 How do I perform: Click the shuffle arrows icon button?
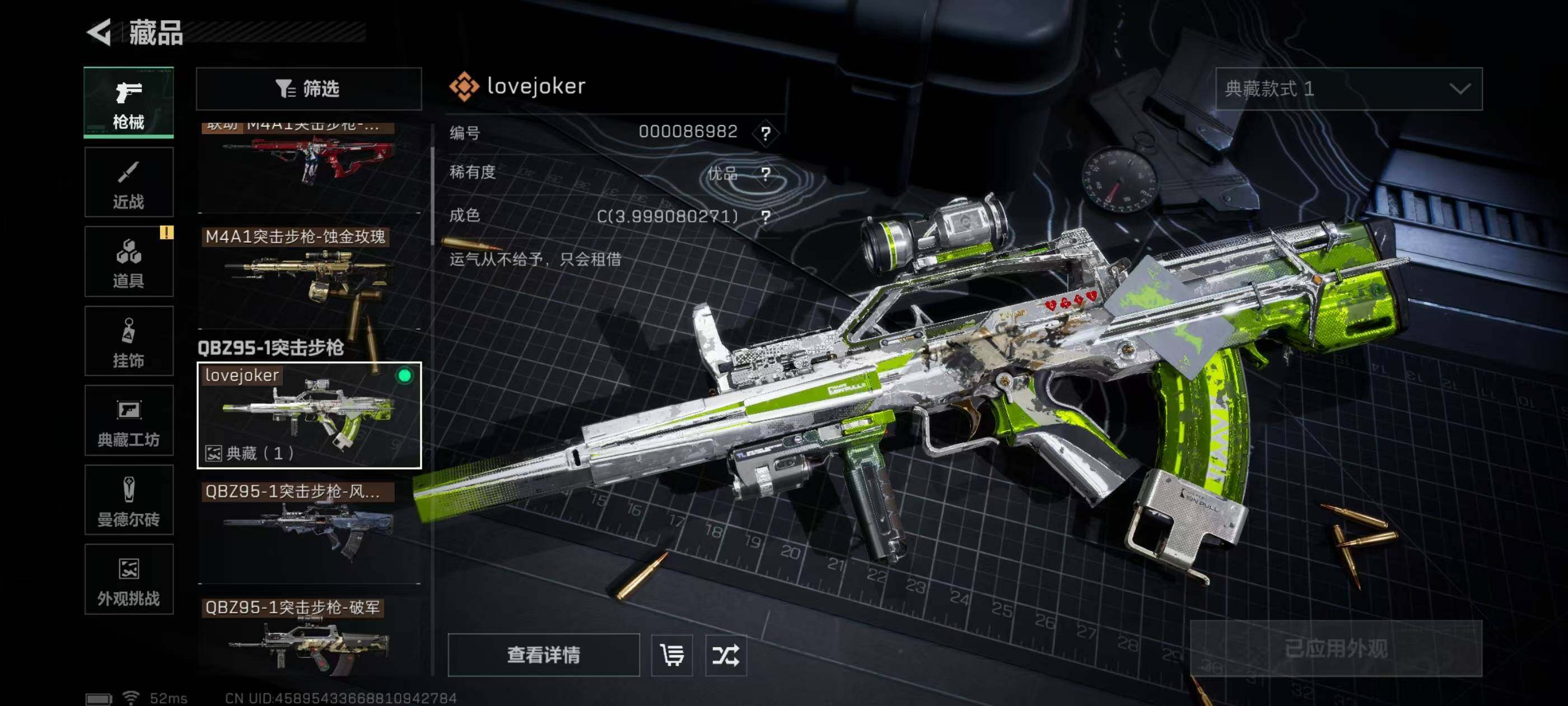(726, 655)
